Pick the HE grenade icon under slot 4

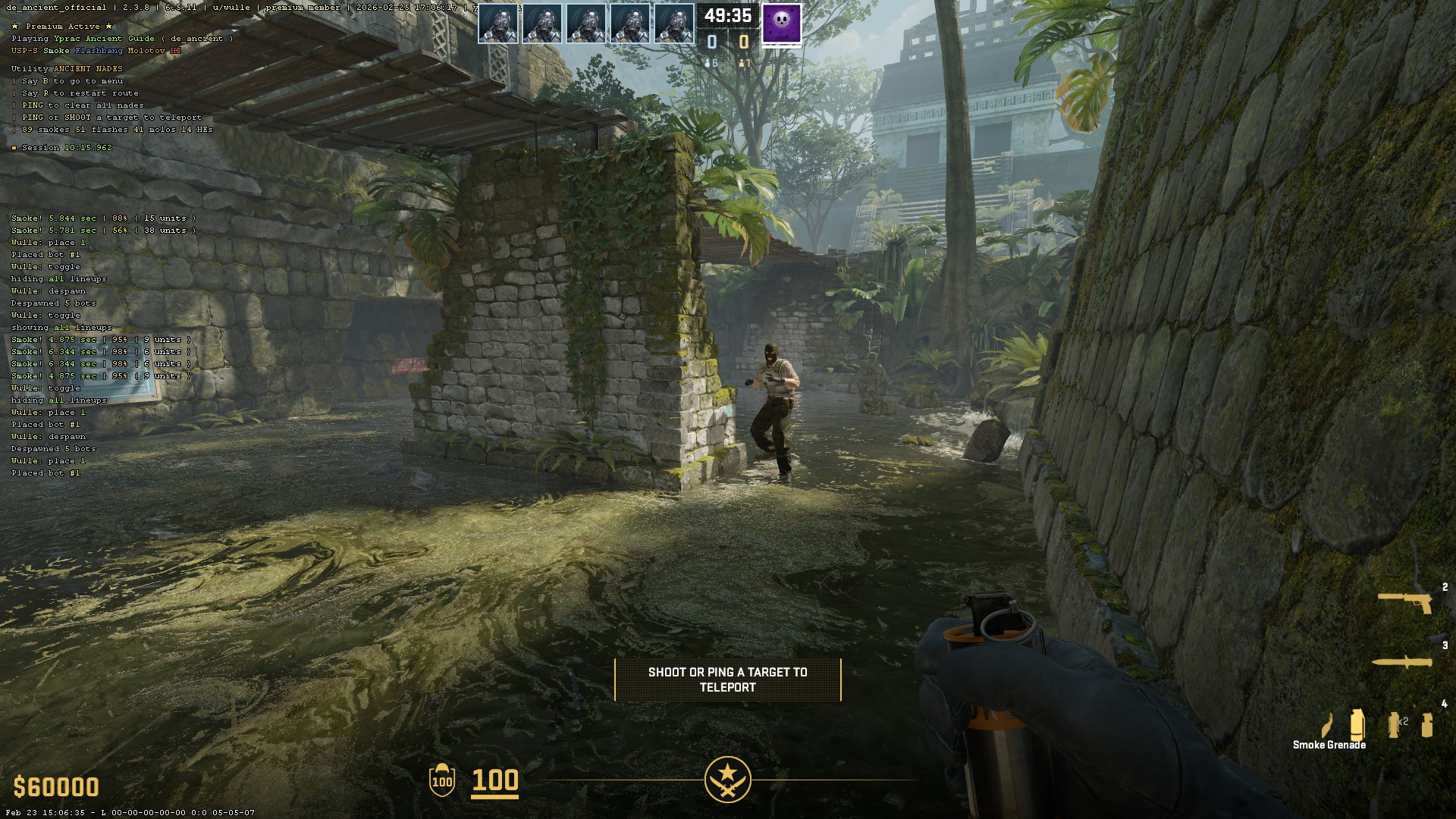pos(1427,724)
